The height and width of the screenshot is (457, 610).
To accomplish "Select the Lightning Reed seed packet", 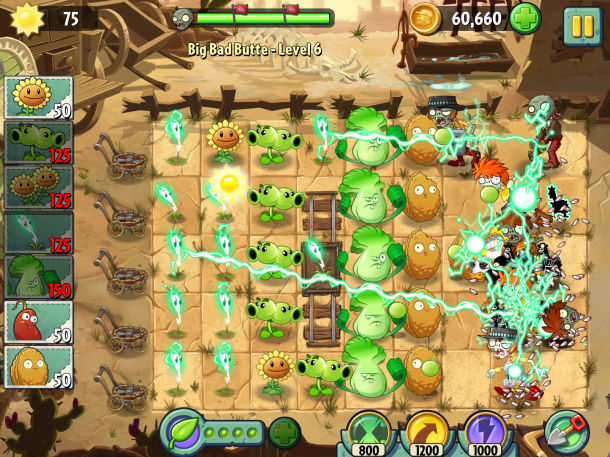I will tap(39, 232).
